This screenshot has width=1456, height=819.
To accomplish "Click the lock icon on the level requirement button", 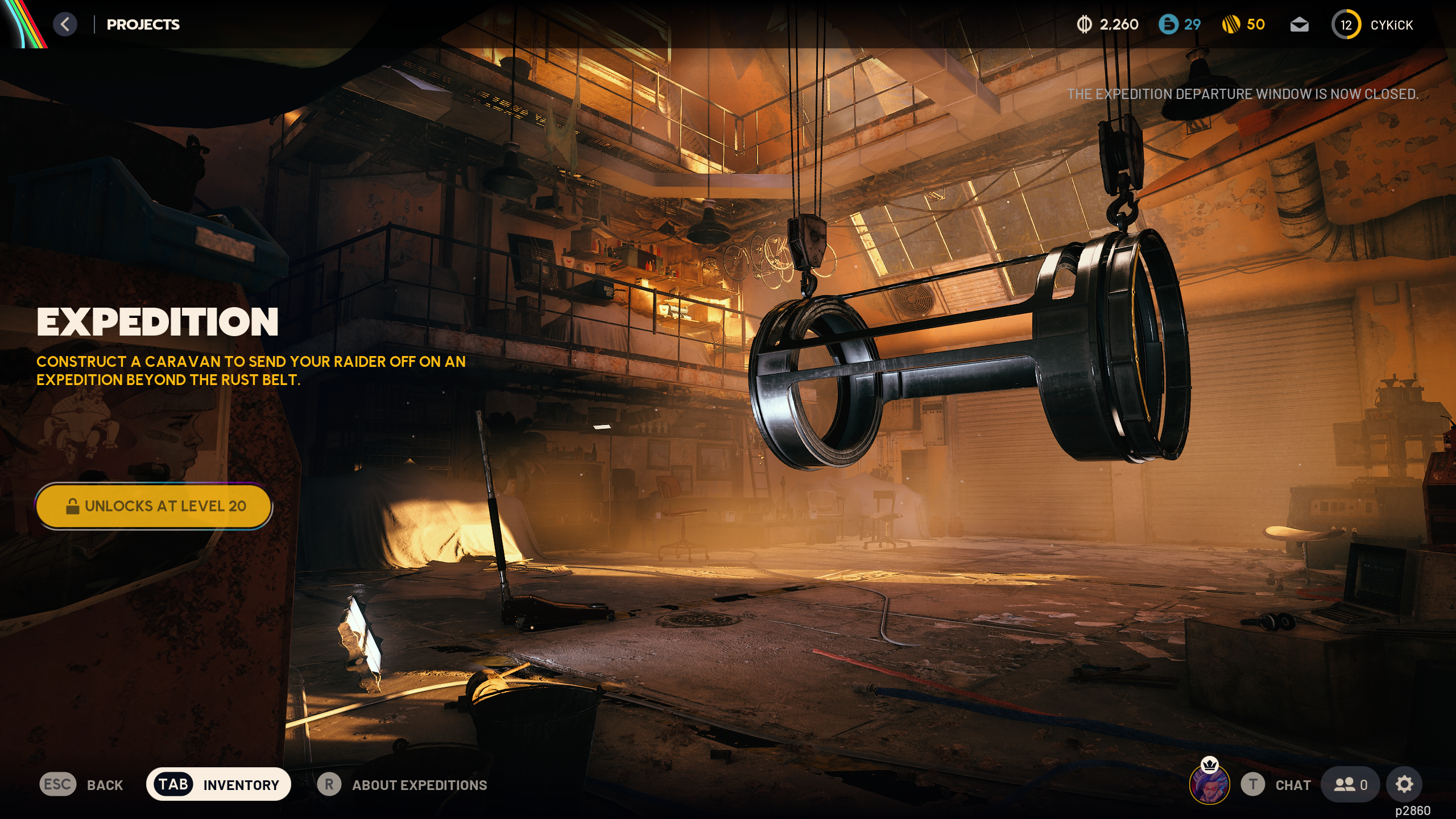I will pyautogui.click(x=73, y=506).
